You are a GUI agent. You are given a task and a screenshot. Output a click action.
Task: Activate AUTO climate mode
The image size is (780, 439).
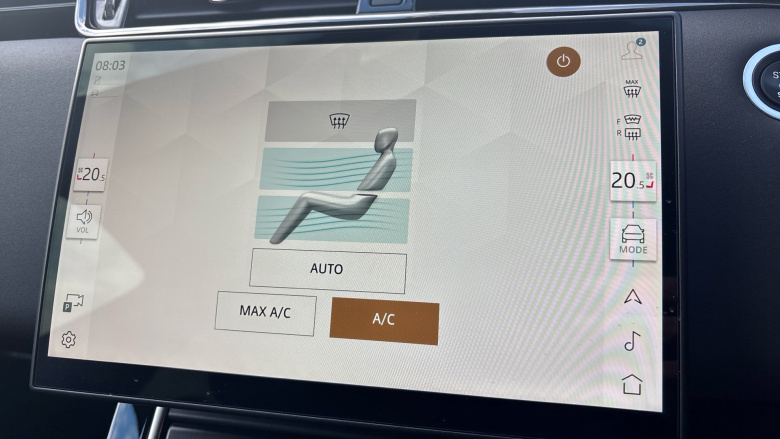coord(327,270)
